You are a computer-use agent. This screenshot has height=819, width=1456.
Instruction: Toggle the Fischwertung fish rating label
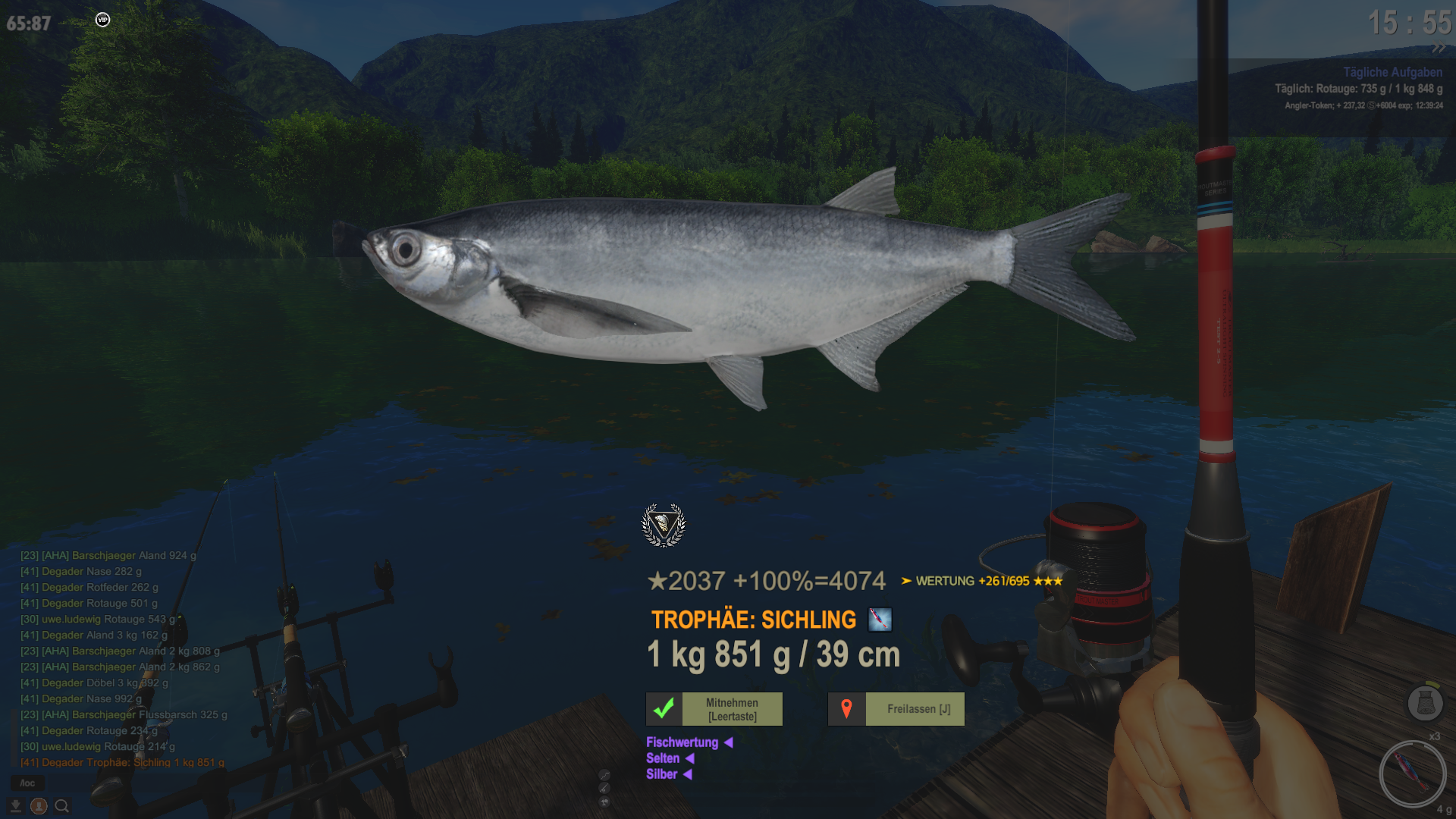(682, 742)
